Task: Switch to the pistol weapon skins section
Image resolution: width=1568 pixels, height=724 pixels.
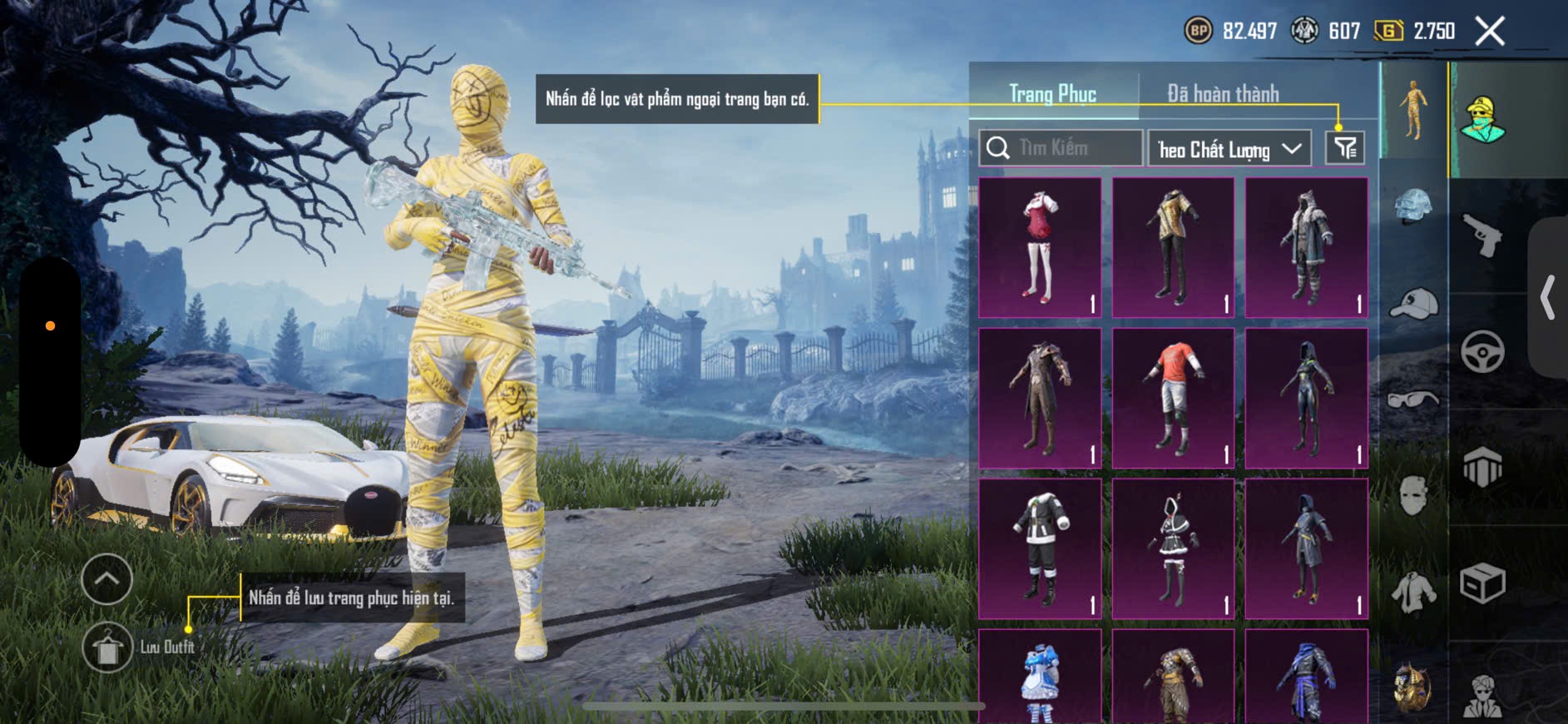Action: click(x=1482, y=236)
